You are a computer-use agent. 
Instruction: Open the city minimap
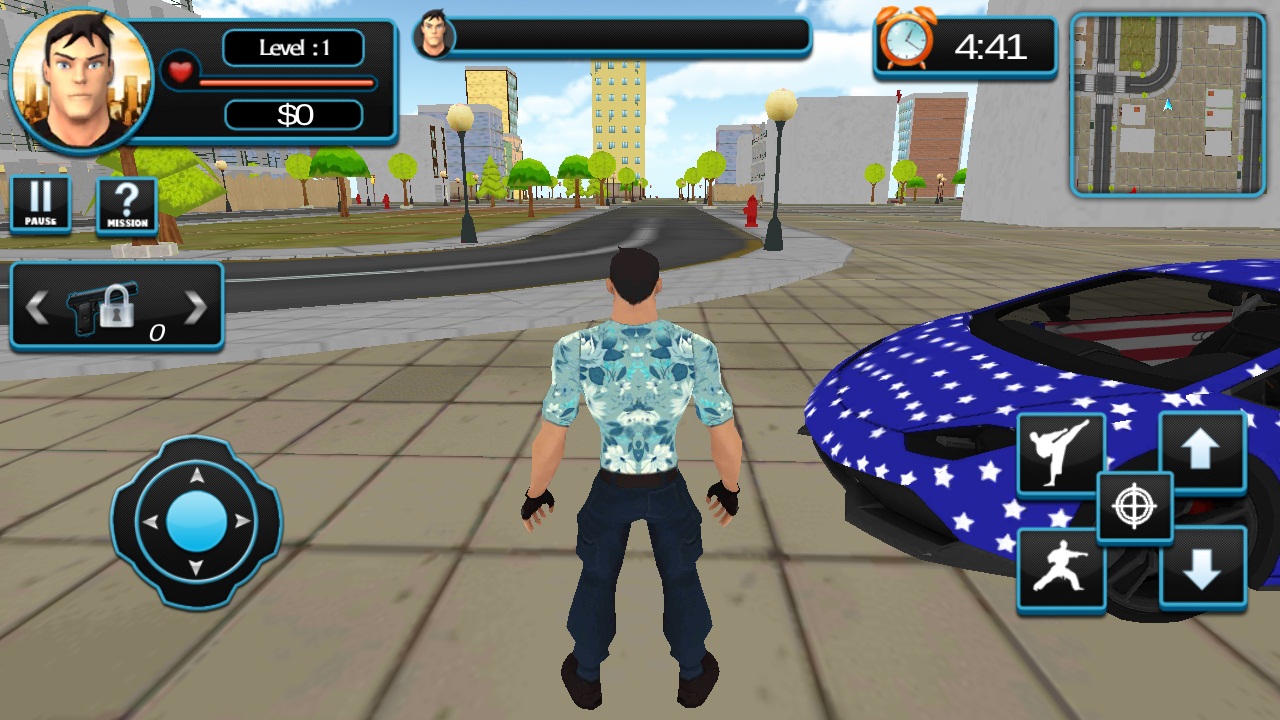coord(1167,104)
